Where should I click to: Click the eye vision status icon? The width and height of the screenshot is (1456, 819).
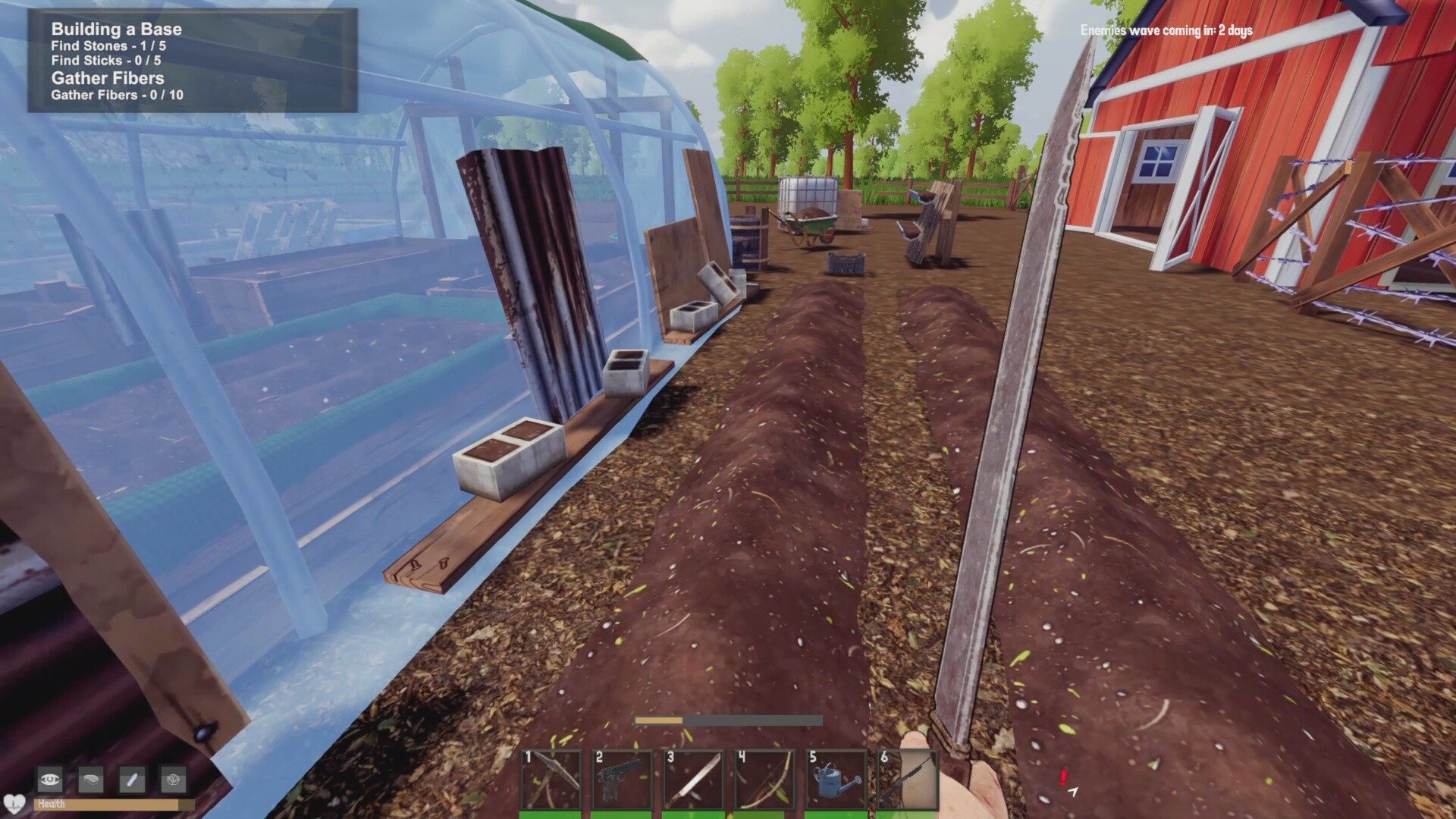pyautogui.click(x=49, y=780)
